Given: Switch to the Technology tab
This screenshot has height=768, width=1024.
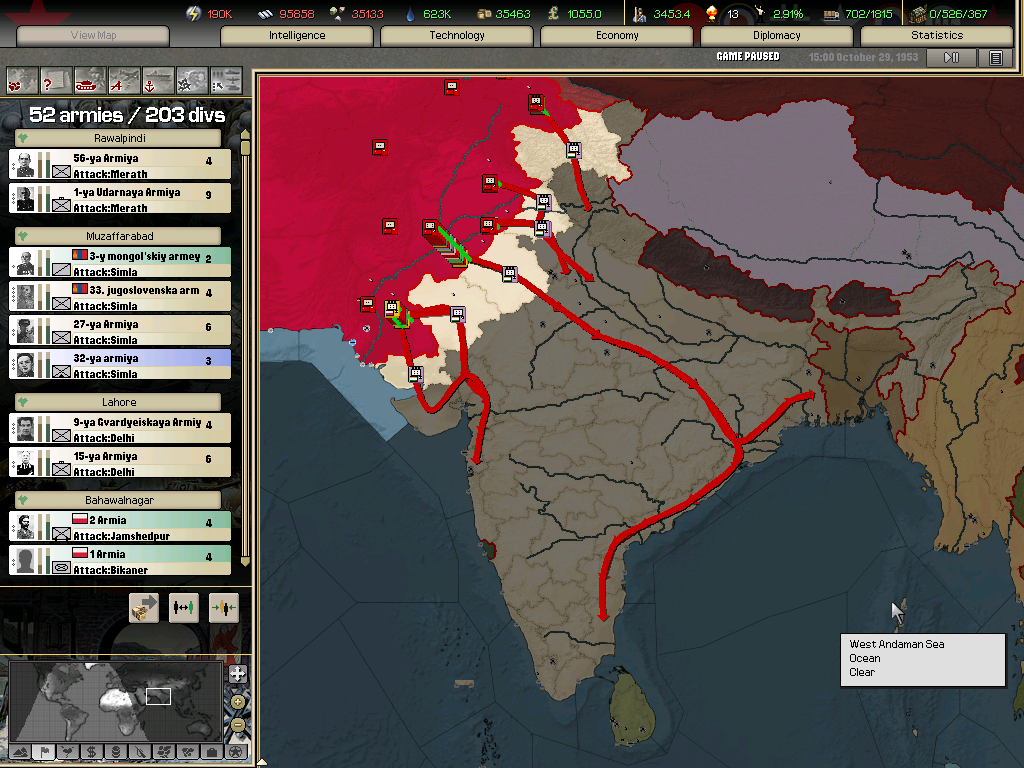Looking at the screenshot, I should tap(457, 35).
